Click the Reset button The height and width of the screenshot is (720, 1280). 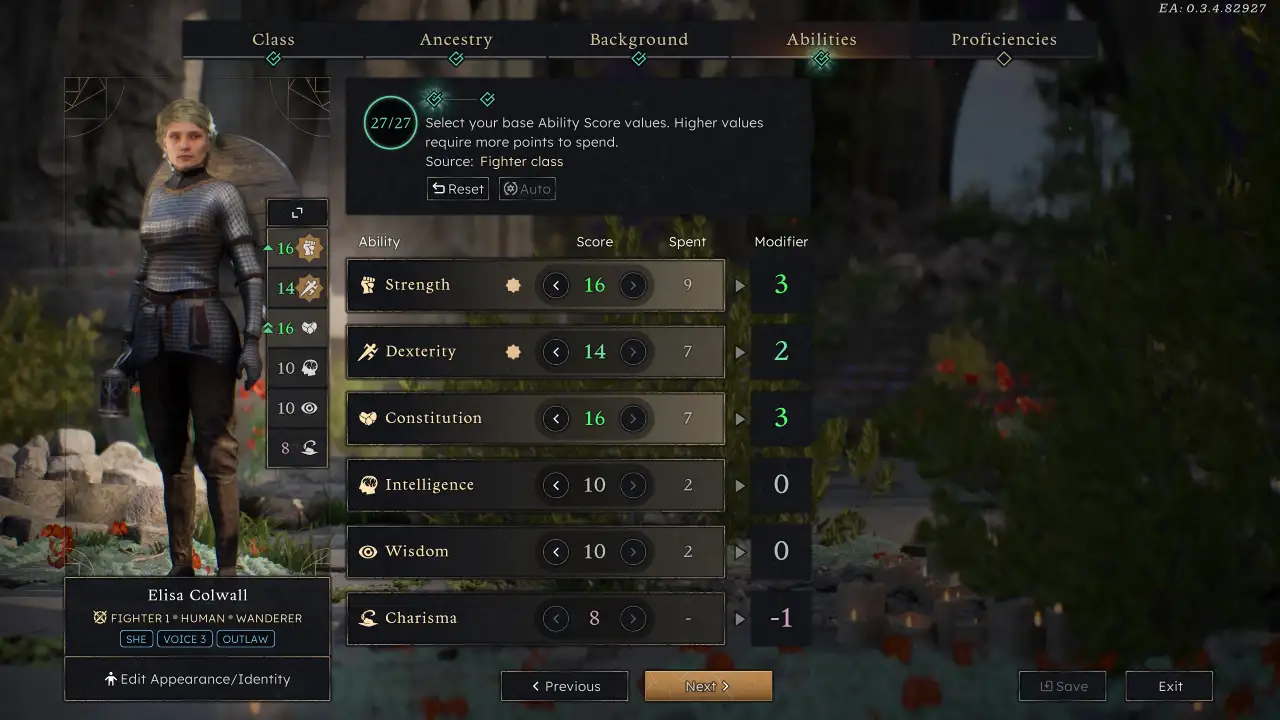point(457,188)
